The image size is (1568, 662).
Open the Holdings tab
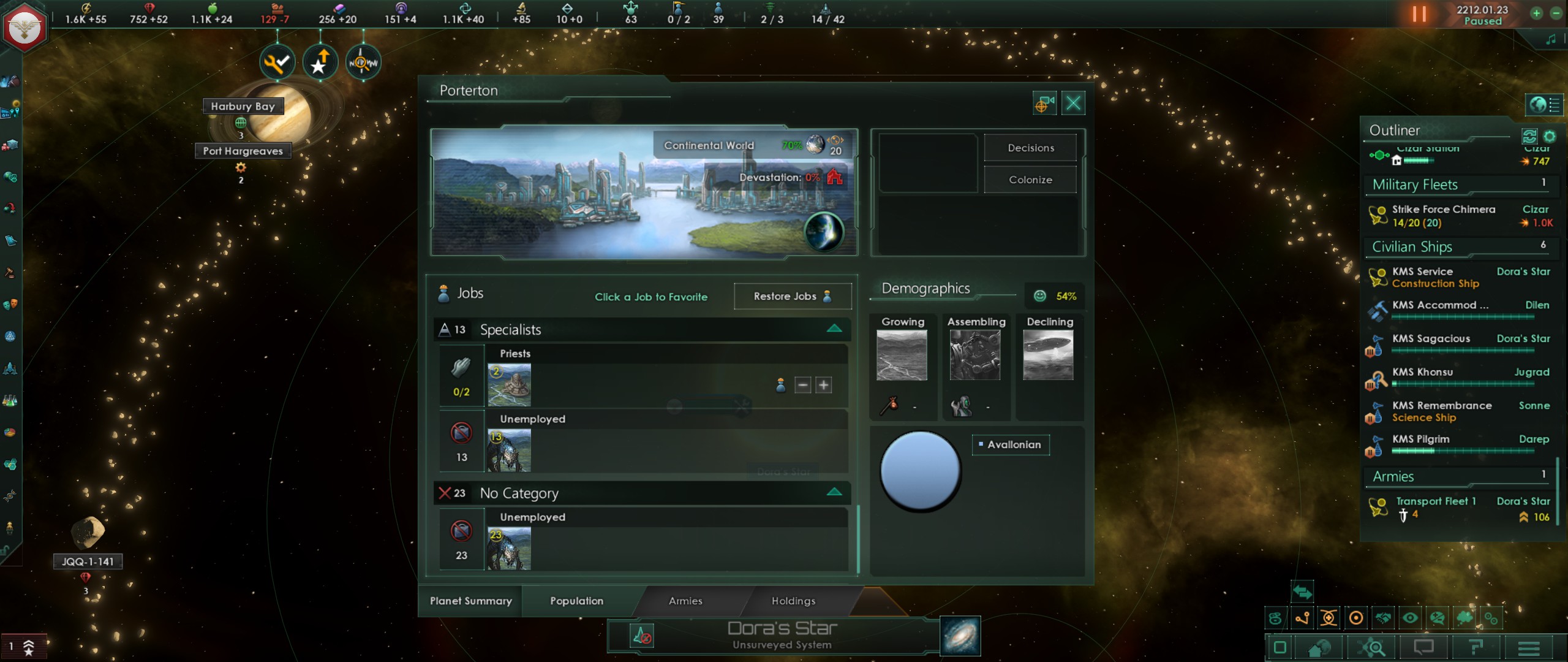pyautogui.click(x=793, y=601)
